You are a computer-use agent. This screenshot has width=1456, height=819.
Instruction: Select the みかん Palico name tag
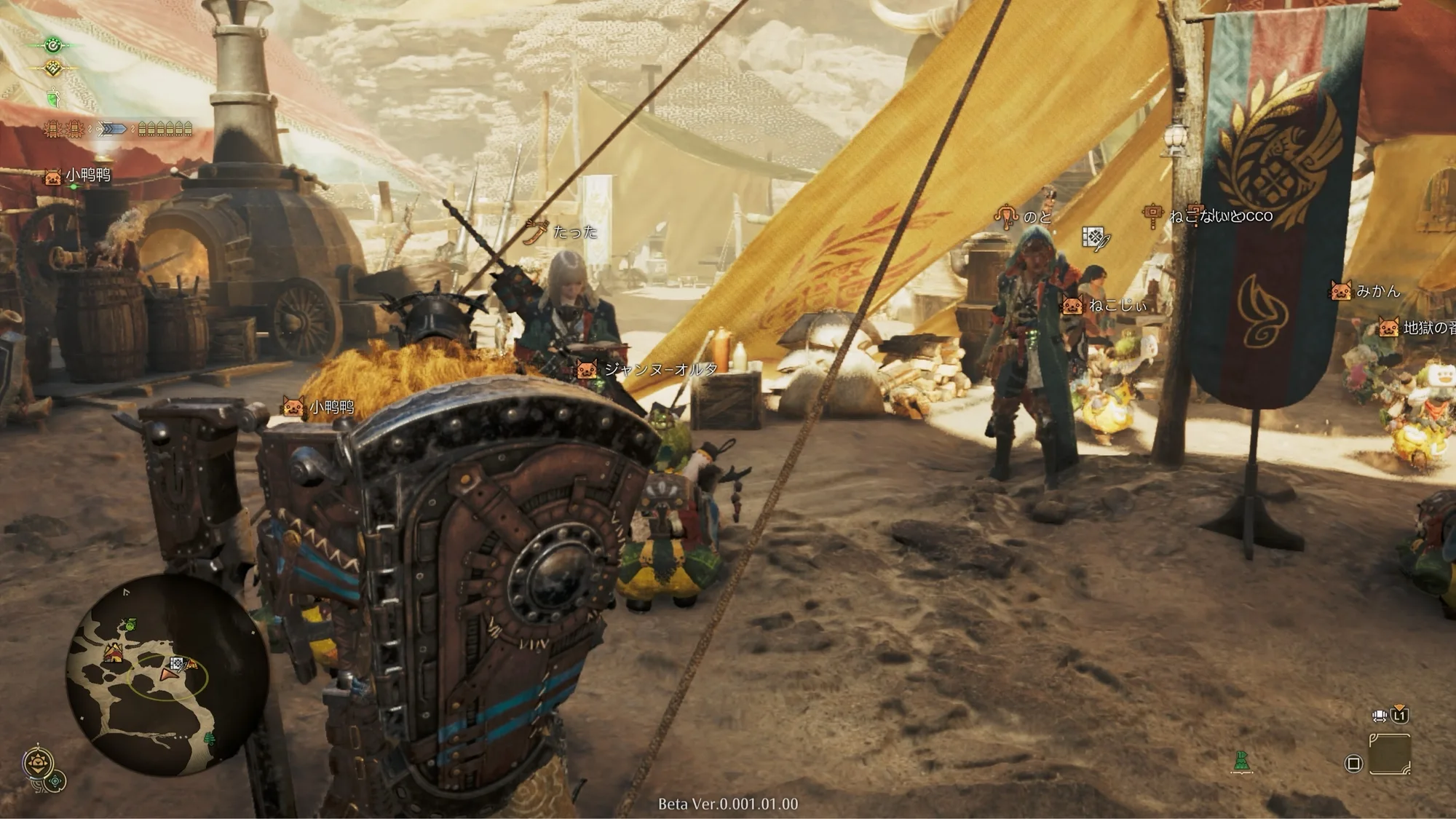pyautogui.click(x=1377, y=291)
